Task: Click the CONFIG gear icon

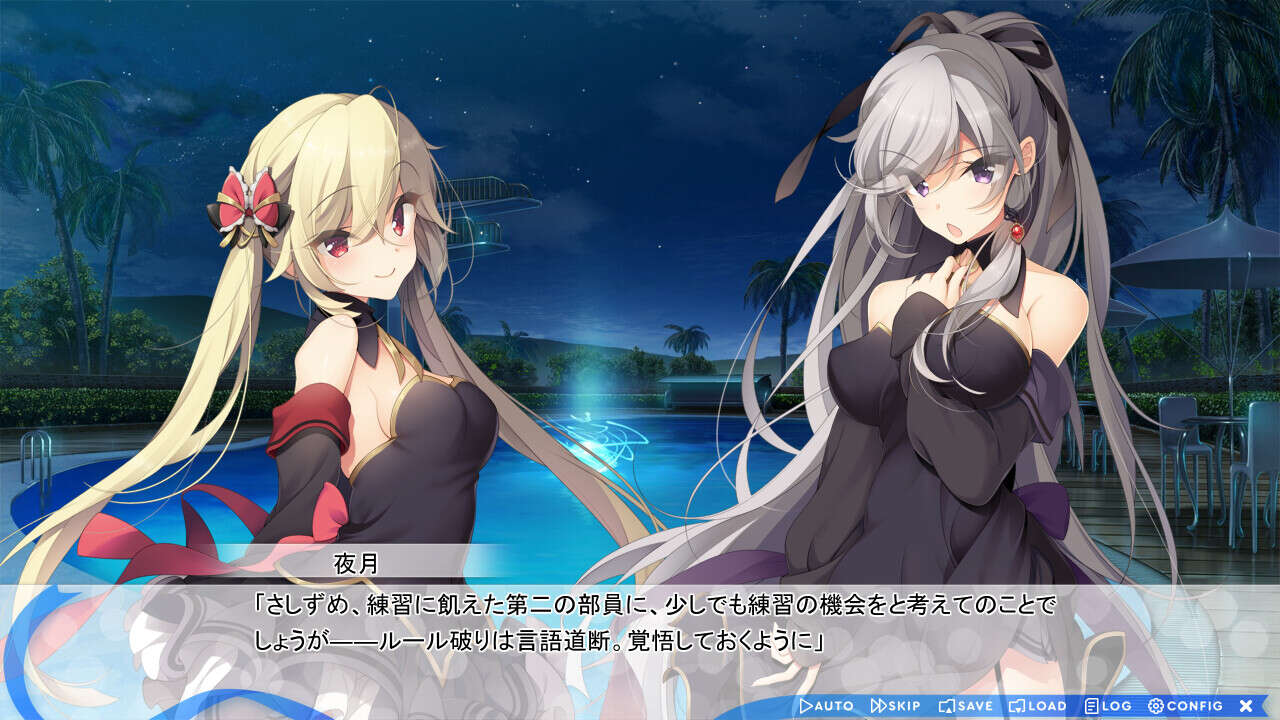Action: pyautogui.click(x=1155, y=705)
